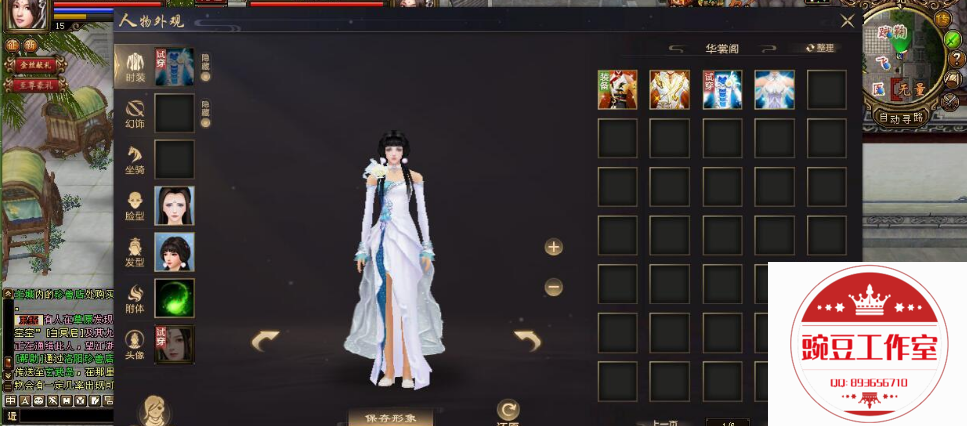967x426 pixels.
Task: Zoom in on the character preview
Action: [553, 247]
